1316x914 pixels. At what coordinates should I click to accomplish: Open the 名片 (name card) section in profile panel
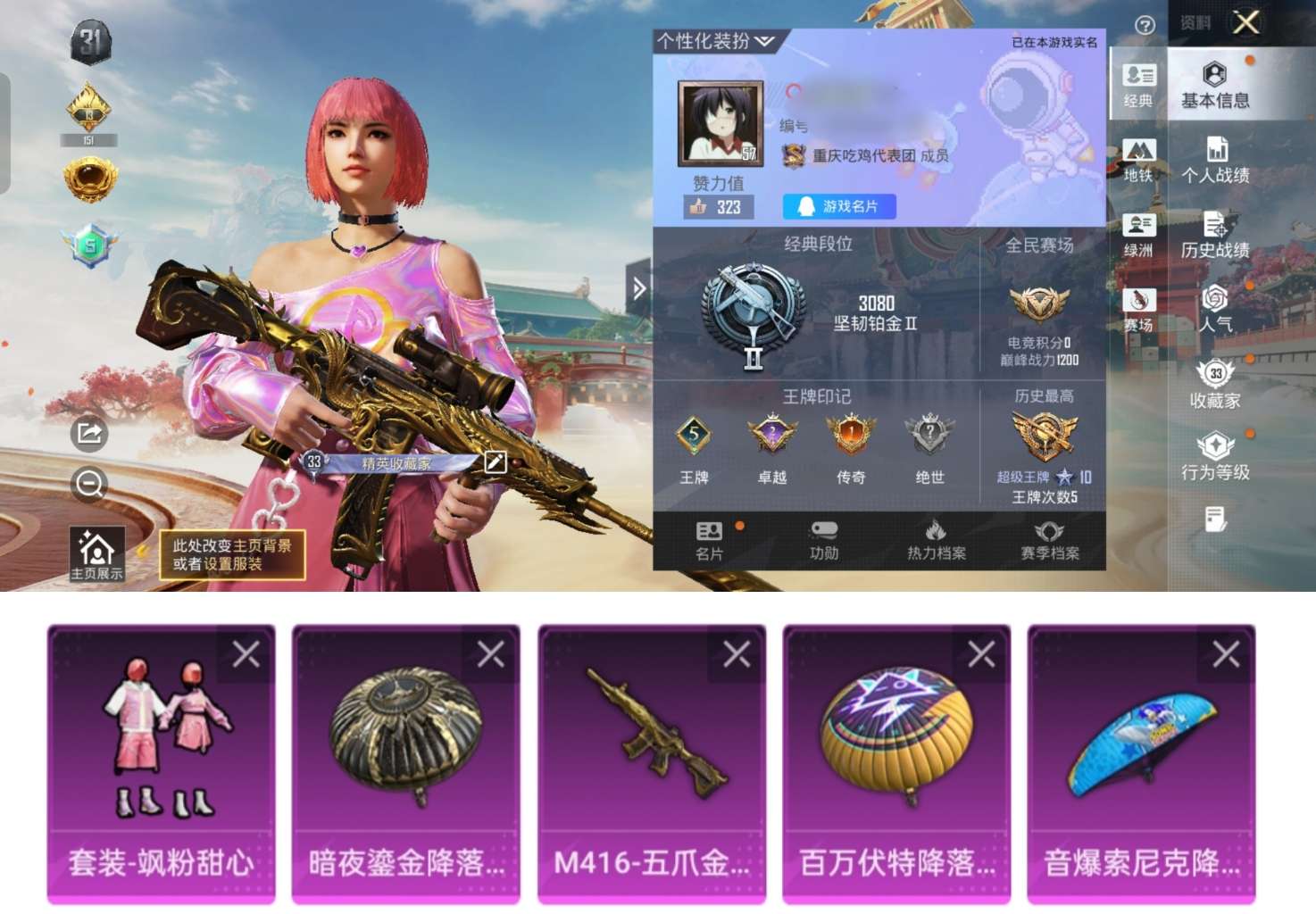pos(707,540)
